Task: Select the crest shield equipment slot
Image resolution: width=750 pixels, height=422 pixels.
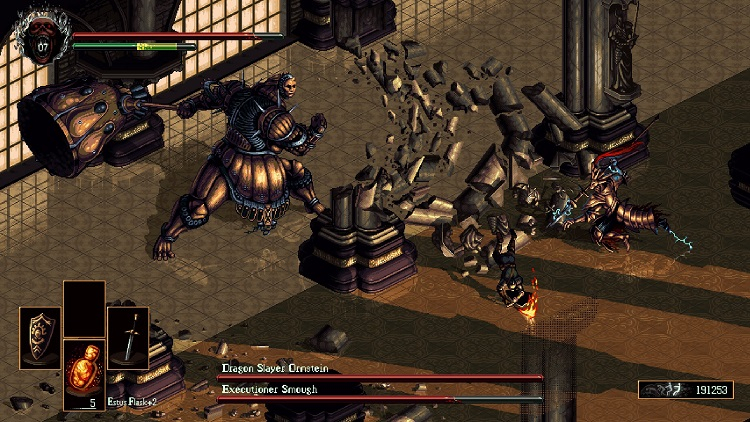Action: [x=40, y=338]
